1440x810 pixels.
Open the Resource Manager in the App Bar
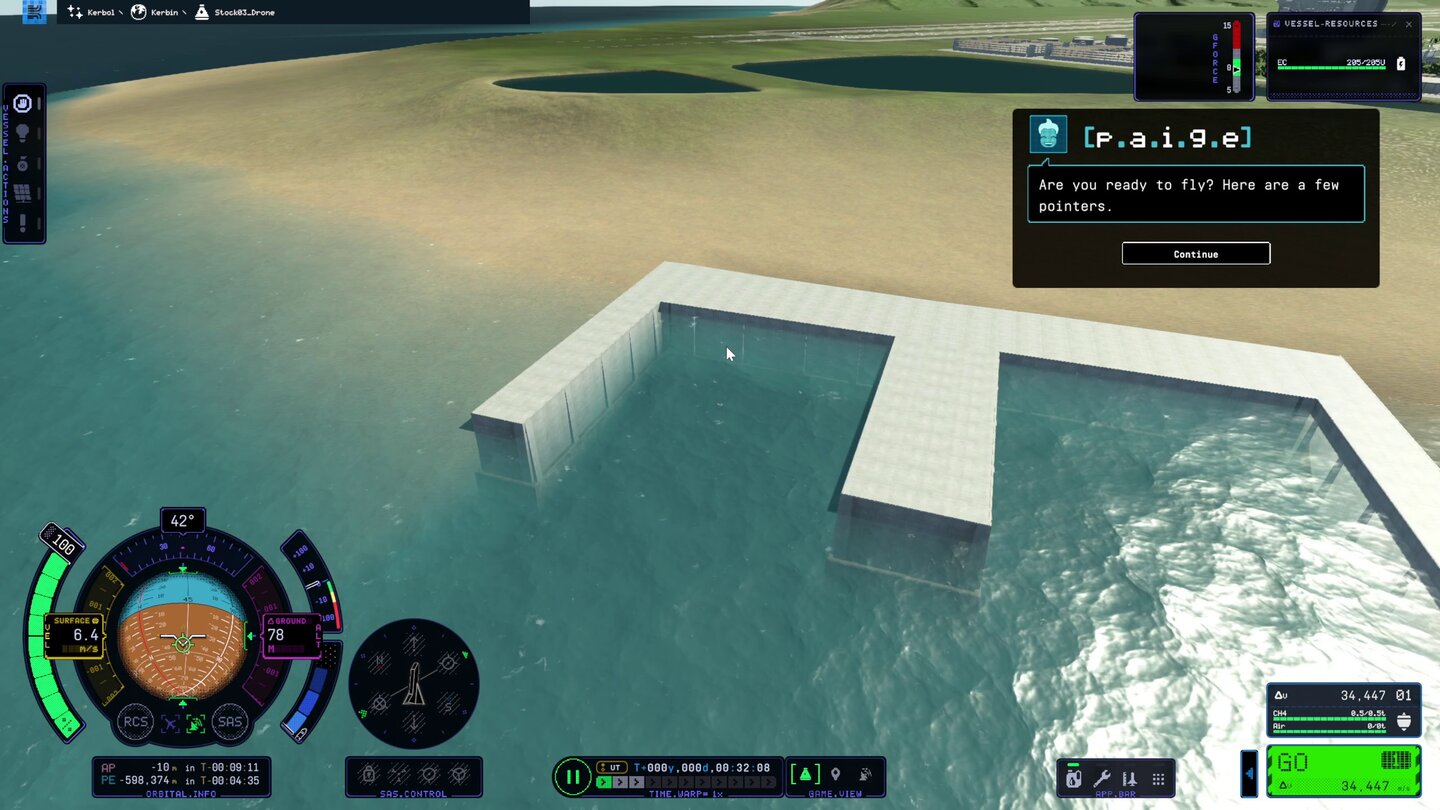click(1073, 779)
